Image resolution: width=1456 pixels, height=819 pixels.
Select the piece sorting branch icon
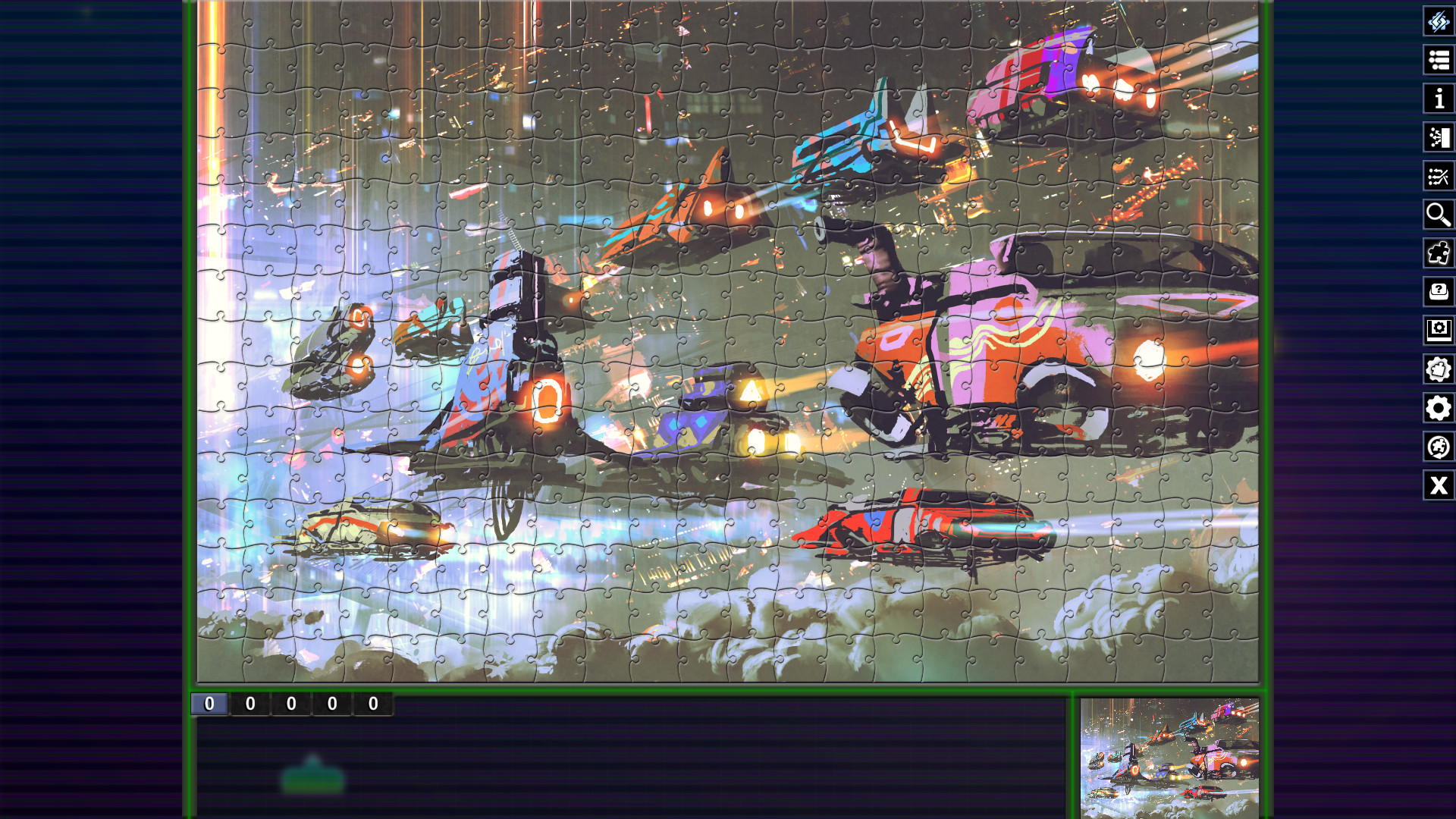click(x=1439, y=138)
